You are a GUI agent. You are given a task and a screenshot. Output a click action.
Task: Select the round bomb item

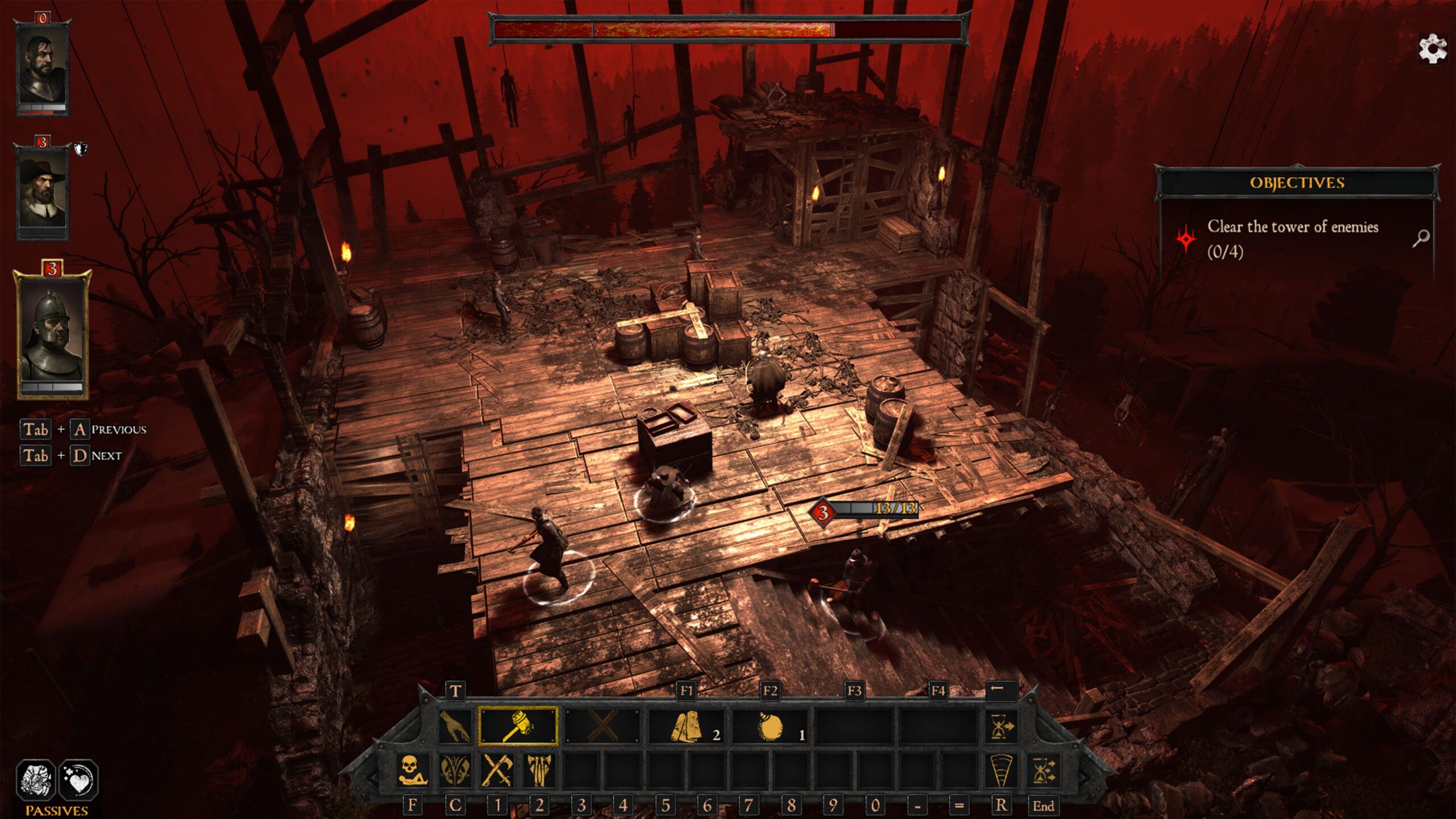point(770,727)
